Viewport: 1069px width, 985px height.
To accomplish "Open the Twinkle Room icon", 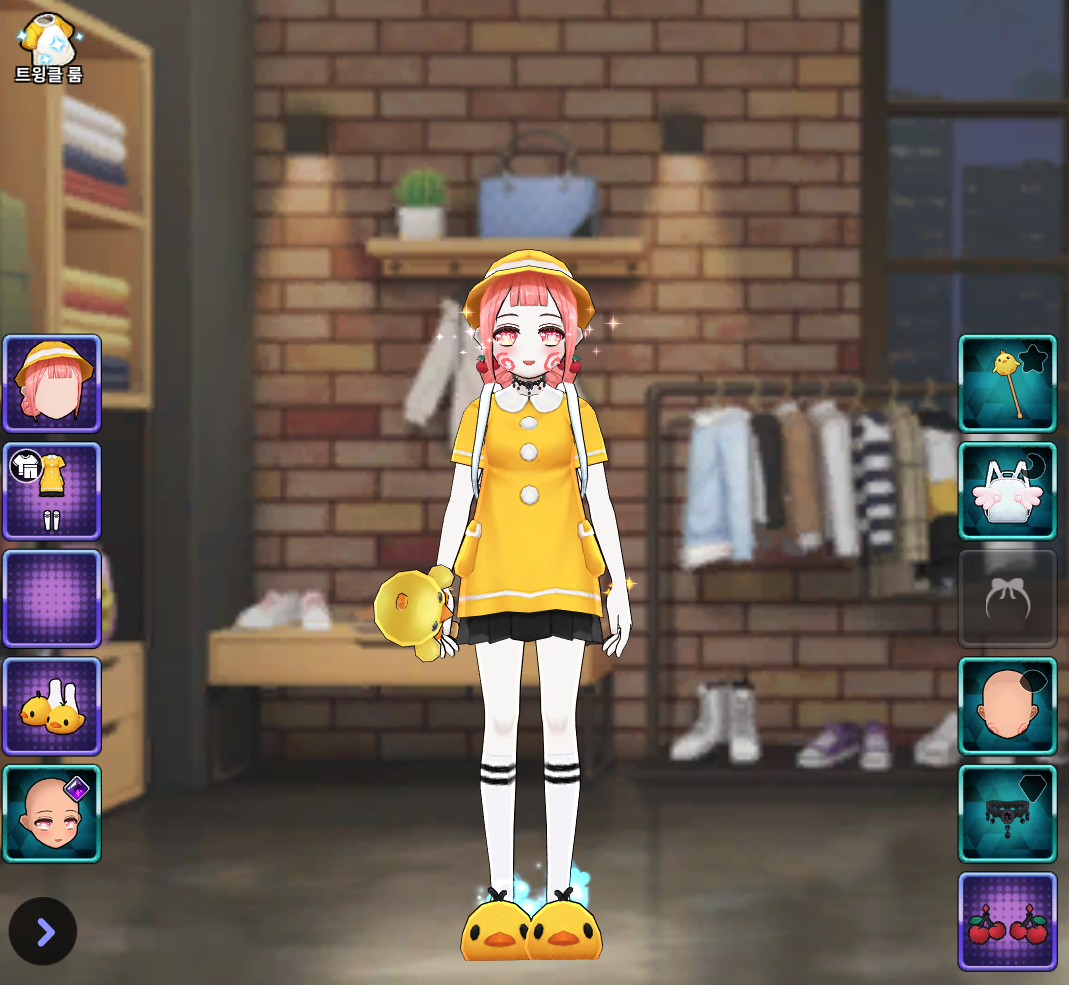I will pyautogui.click(x=48, y=45).
